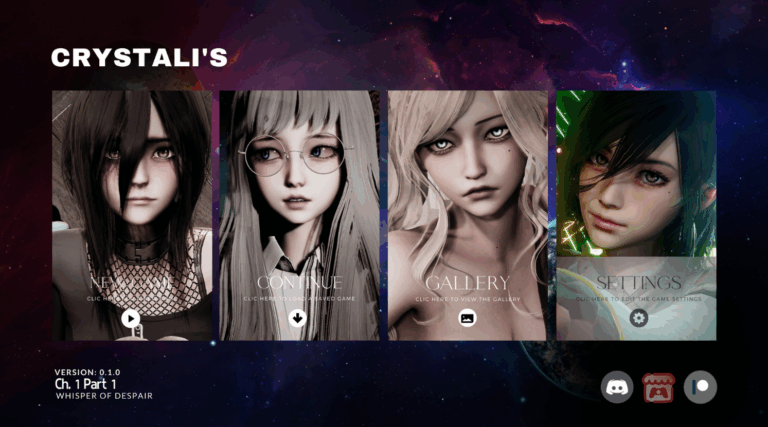Open the itch.io store icon
The image size is (768, 427).
[659, 387]
